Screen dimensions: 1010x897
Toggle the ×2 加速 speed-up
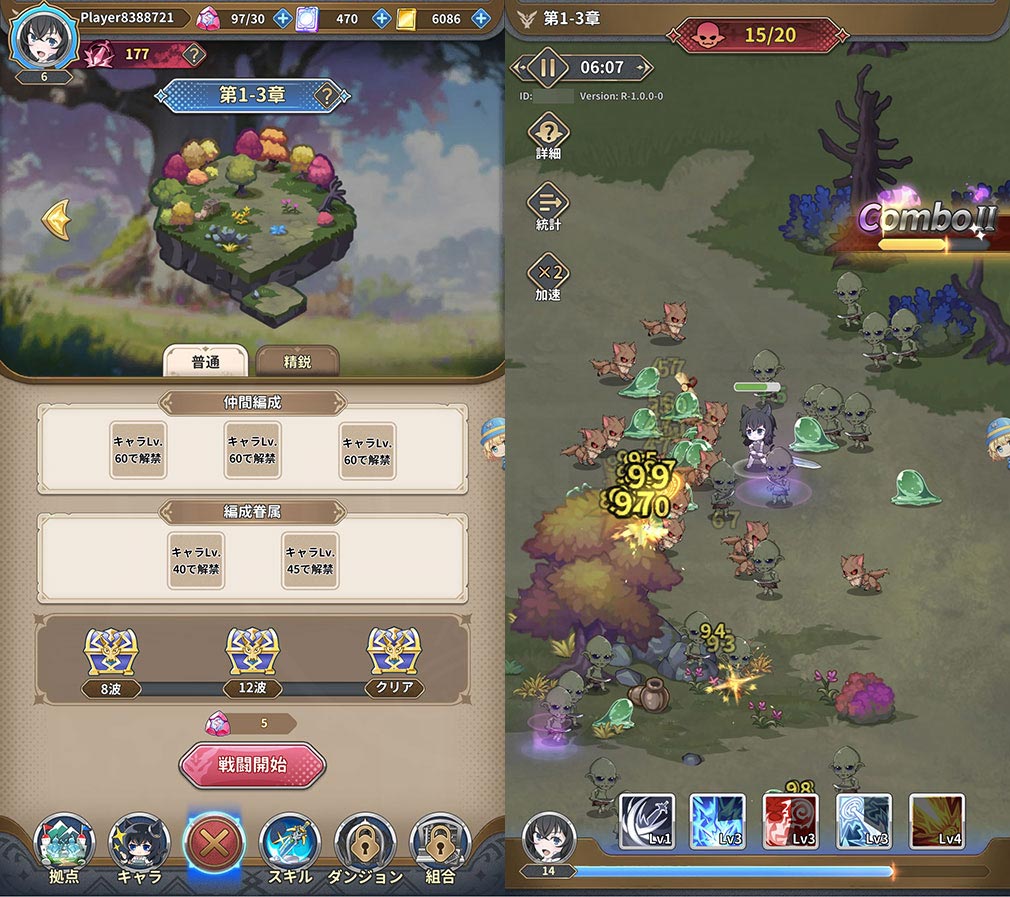tap(548, 276)
